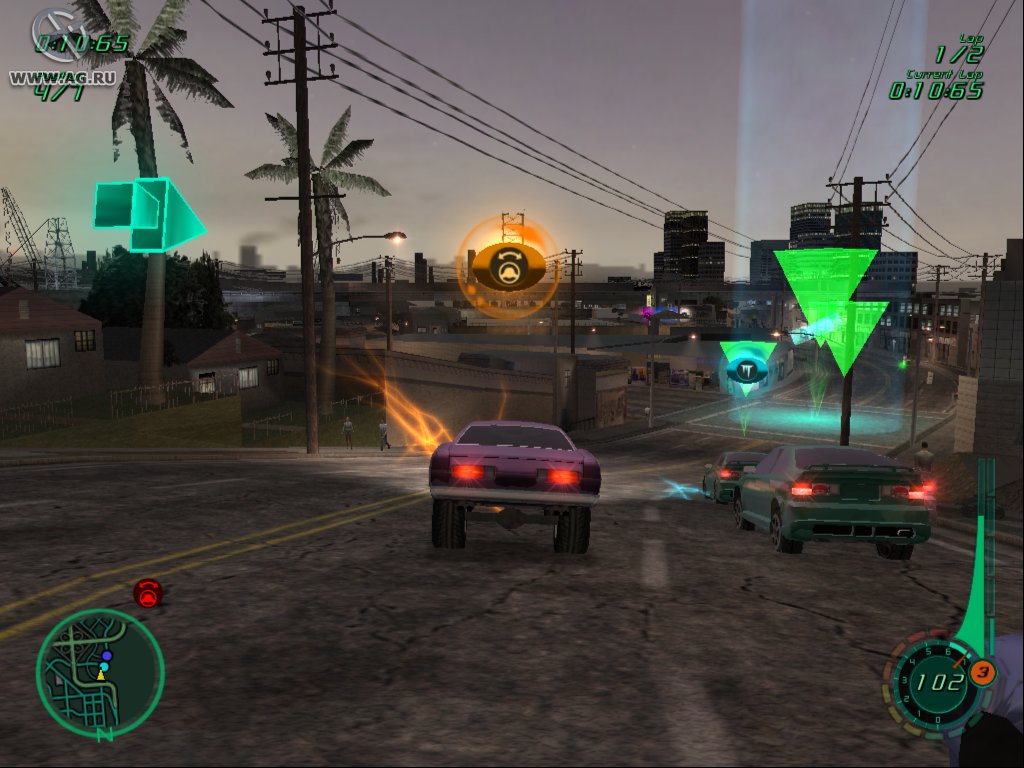Select the red icon above the minimap

pyautogui.click(x=148, y=593)
